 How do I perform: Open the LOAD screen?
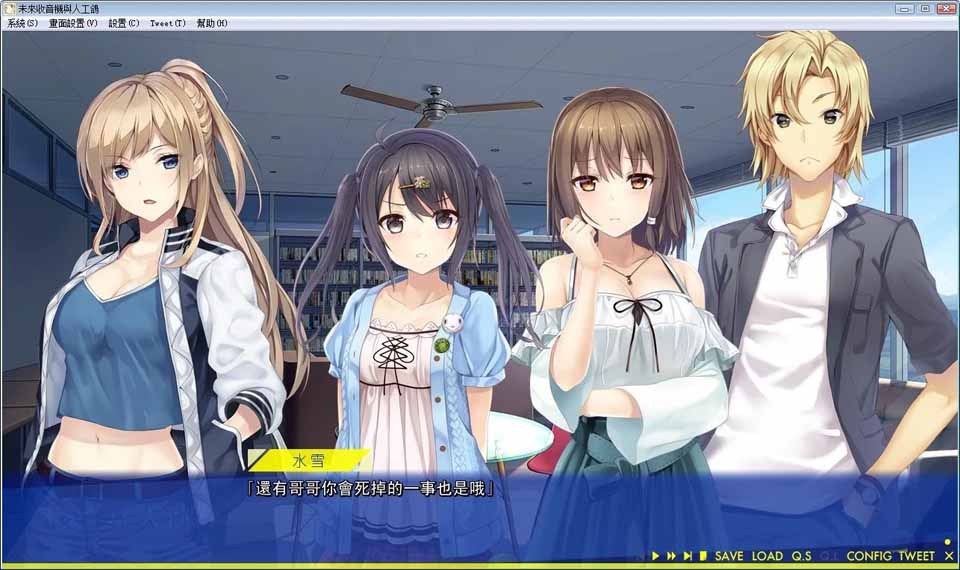(767, 556)
